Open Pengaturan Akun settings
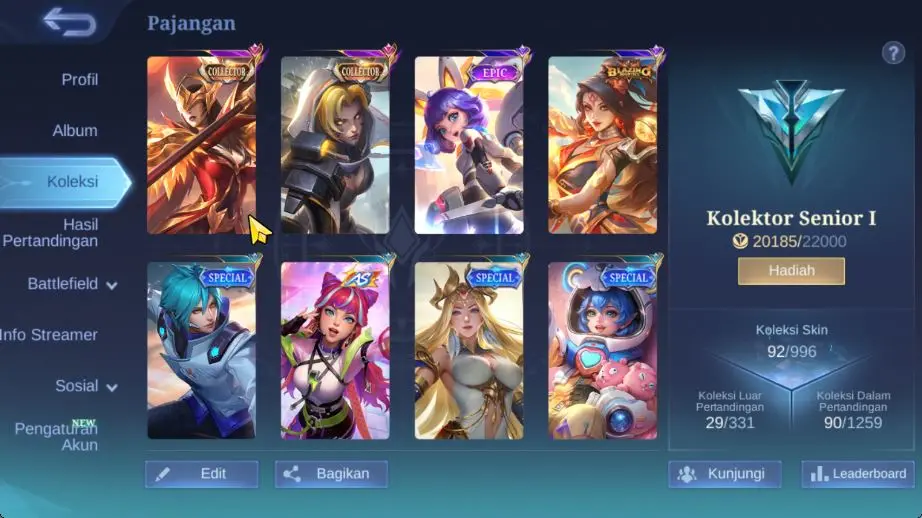This screenshot has height=518, width=922. (x=56, y=436)
